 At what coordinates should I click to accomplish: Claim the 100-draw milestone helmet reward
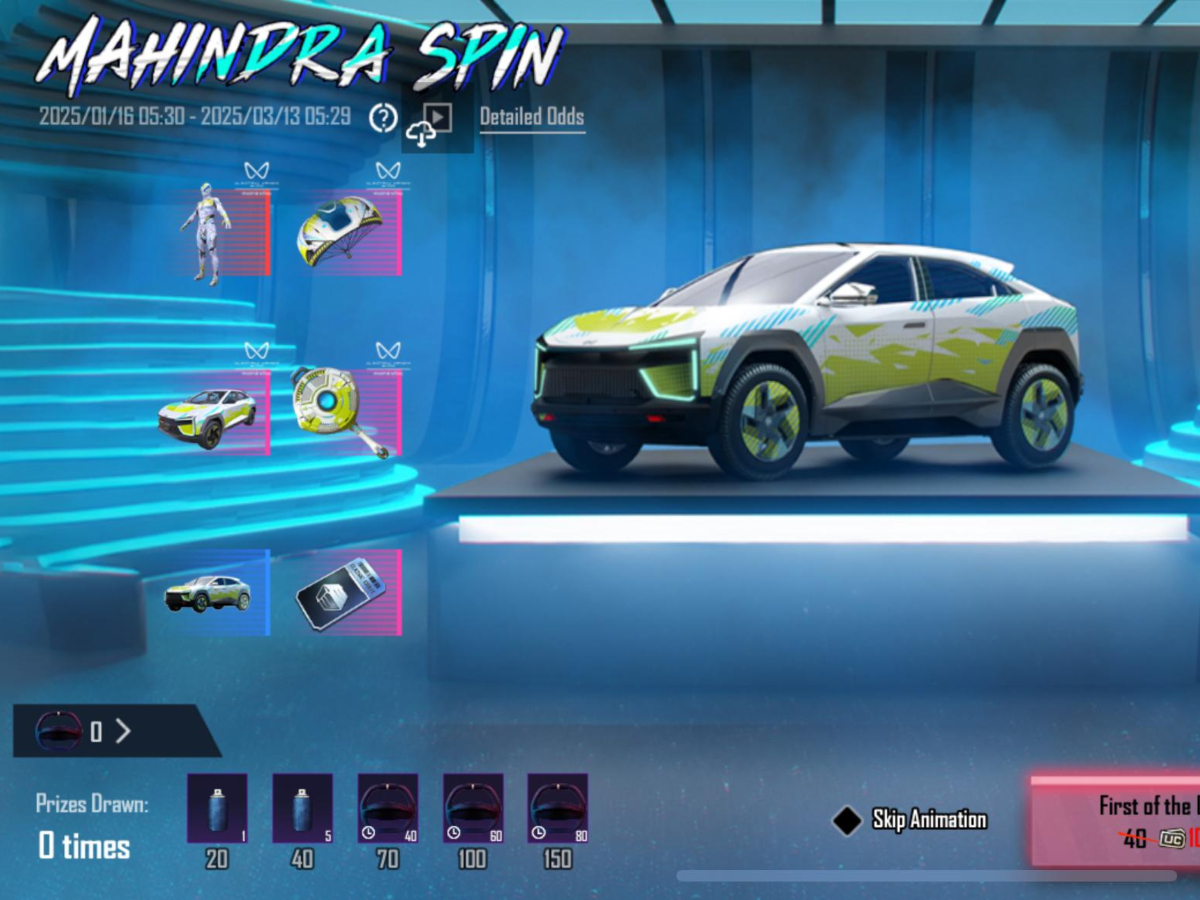click(473, 808)
